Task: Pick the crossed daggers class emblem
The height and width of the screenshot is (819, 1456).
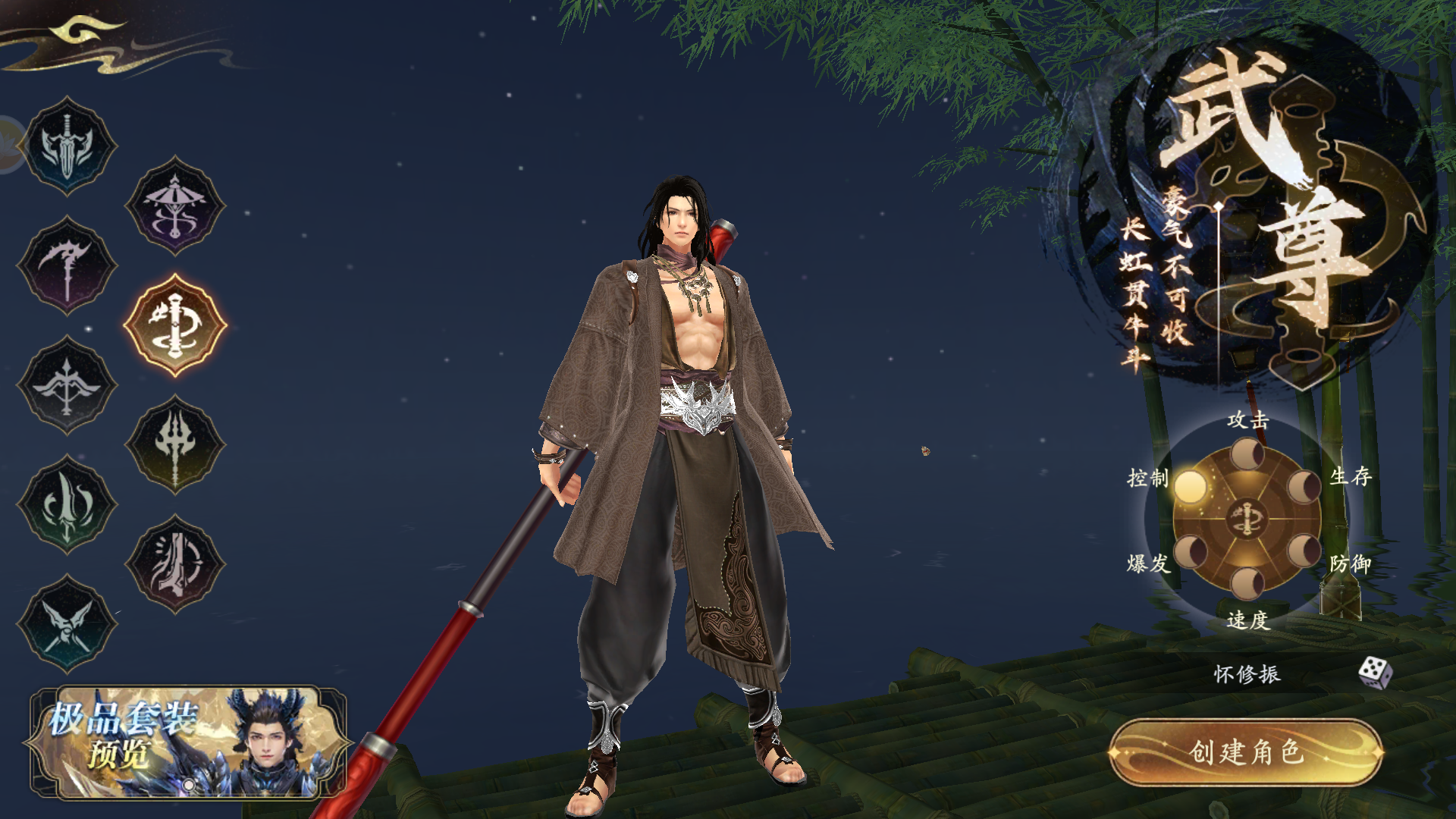Action: point(67,623)
